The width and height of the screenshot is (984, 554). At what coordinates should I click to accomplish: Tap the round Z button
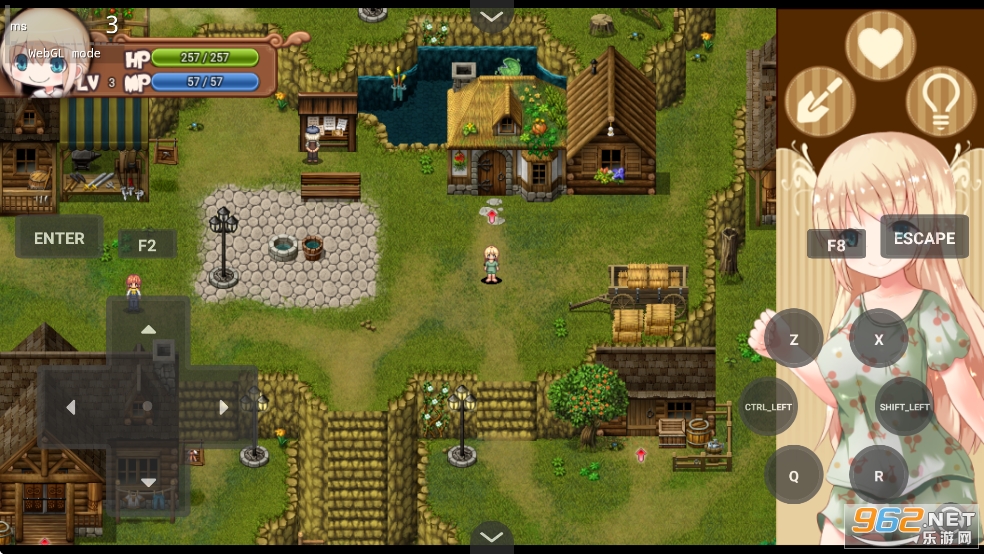tap(794, 339)
